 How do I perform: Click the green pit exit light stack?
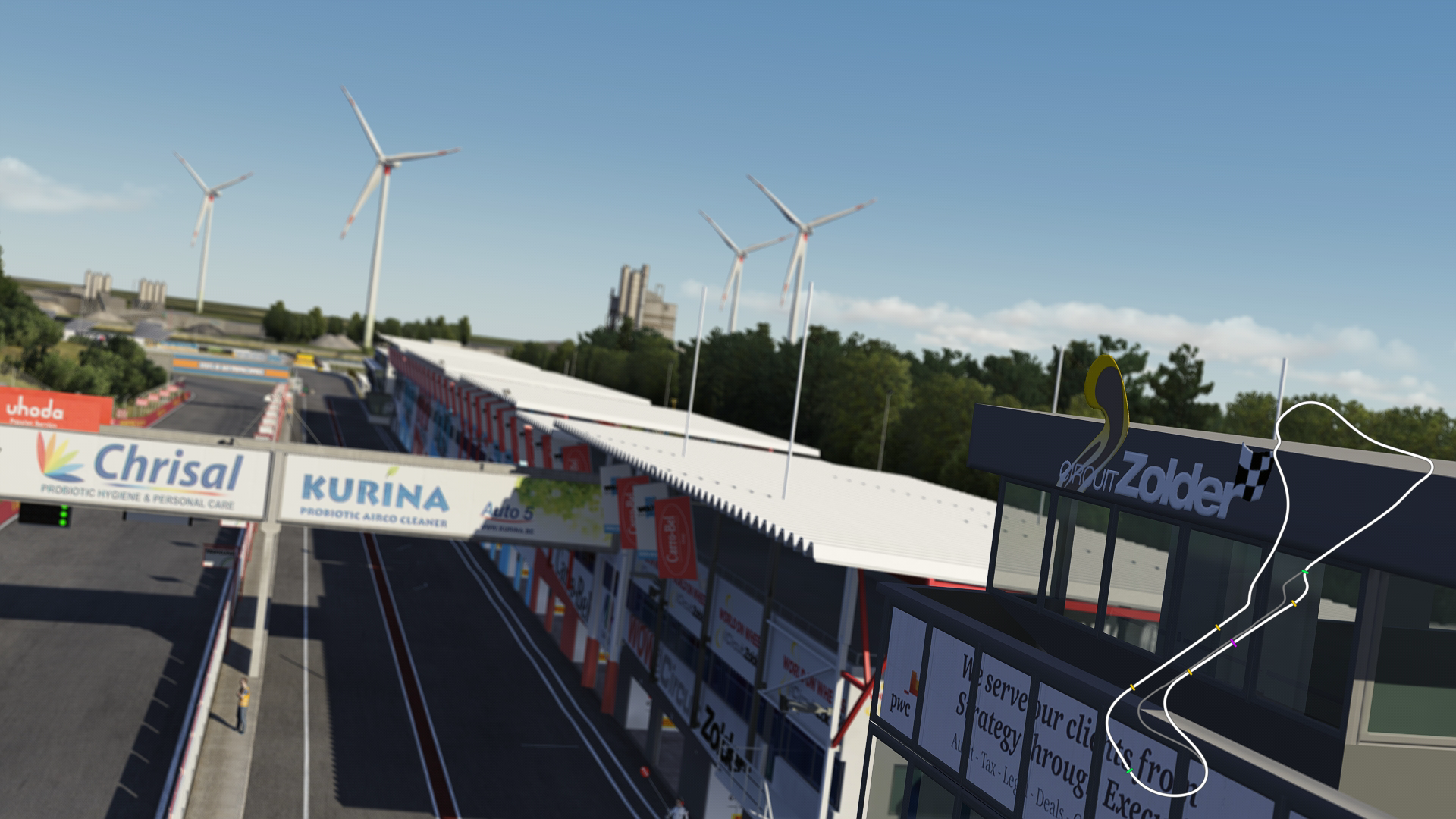(63, 516)
